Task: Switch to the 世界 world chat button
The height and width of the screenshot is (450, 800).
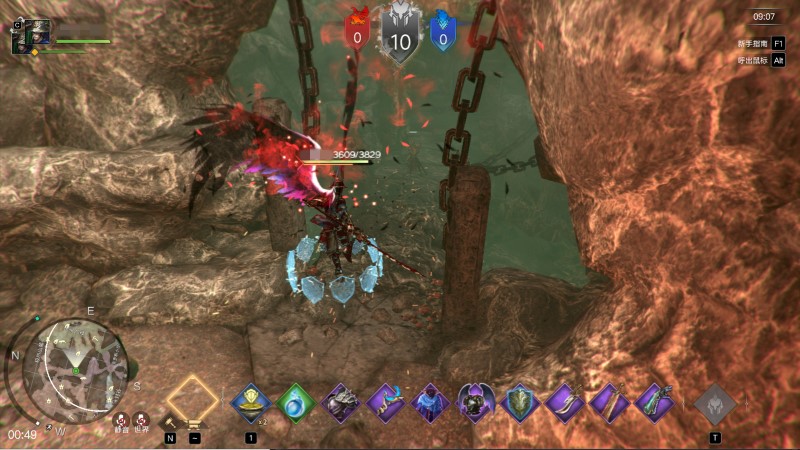Action: point(143,421)
